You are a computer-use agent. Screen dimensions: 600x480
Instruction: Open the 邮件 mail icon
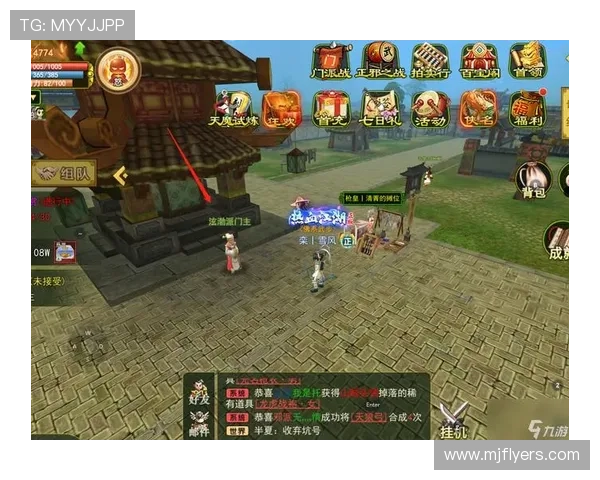click(200, 423)
